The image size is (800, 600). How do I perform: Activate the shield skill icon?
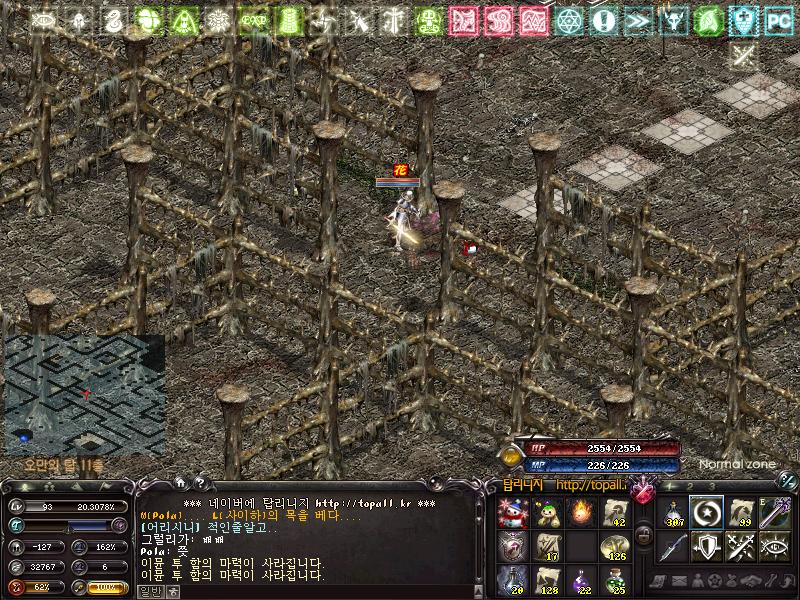pyautogui.click(x=707, y=548)
